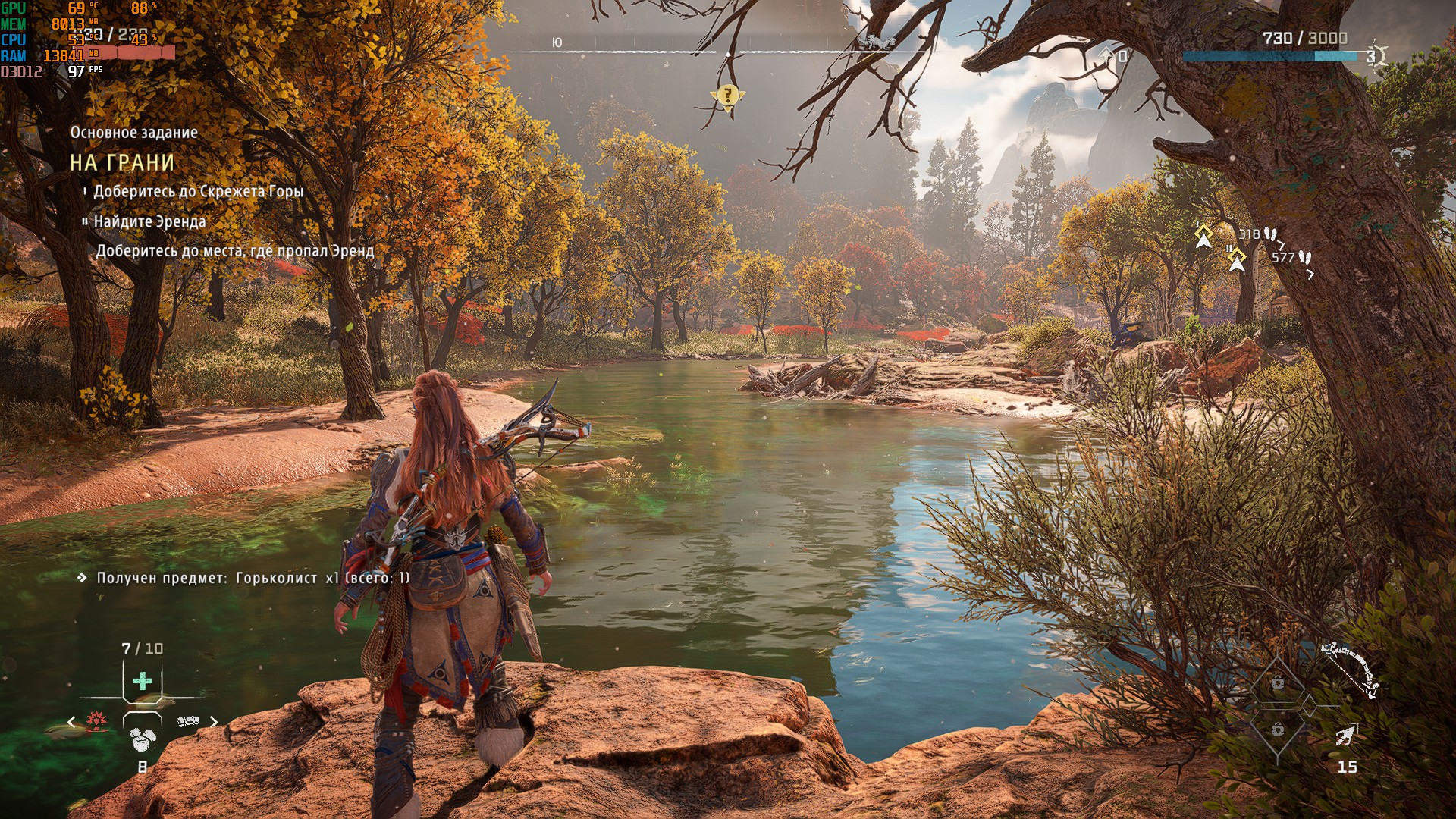Click the left arrow of tool selector
The width and height of the screenshot is (1456, 819).
(x=71, y=722)
